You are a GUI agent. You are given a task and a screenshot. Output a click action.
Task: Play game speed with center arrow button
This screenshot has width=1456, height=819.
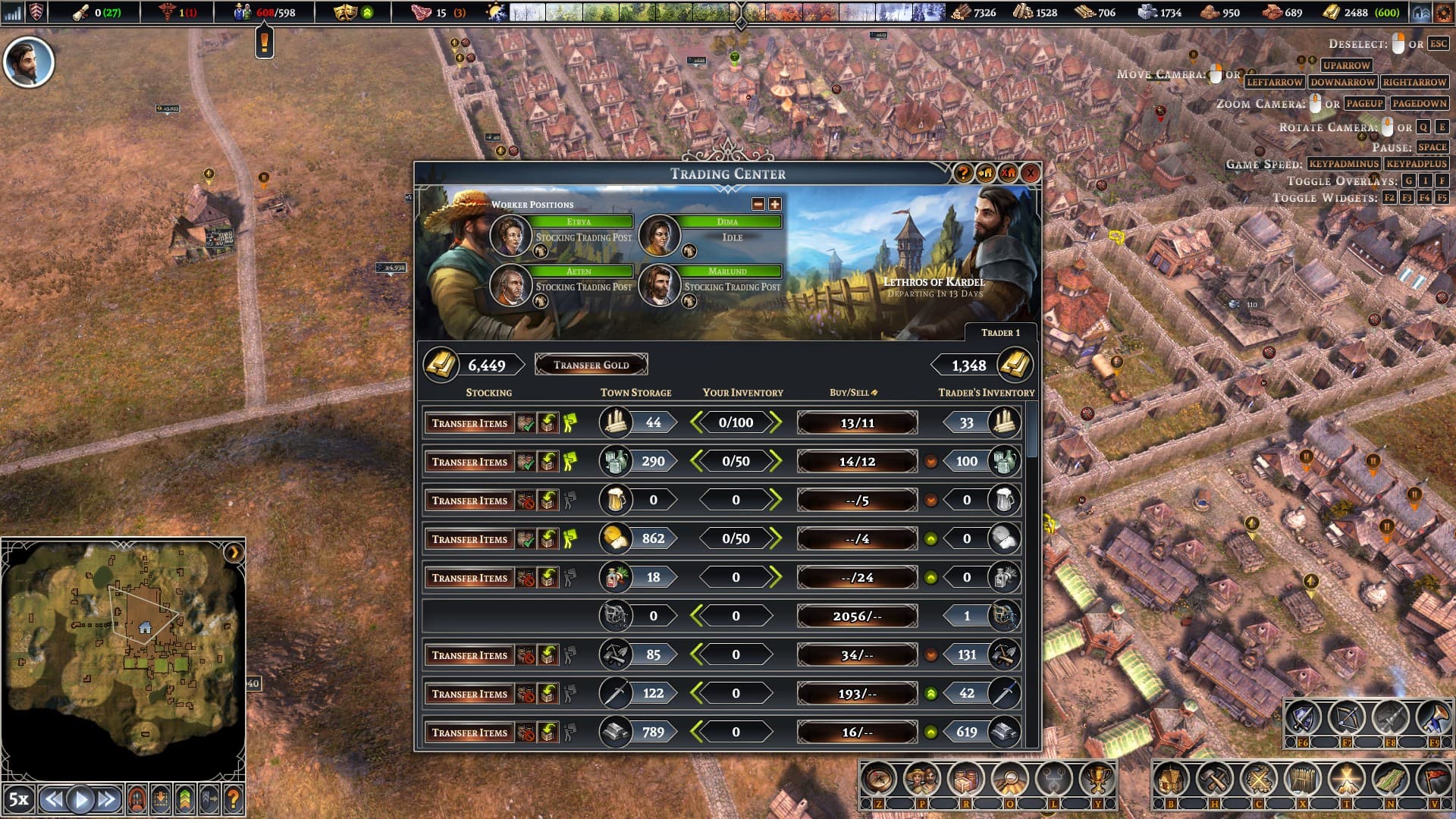coord(80,799)
